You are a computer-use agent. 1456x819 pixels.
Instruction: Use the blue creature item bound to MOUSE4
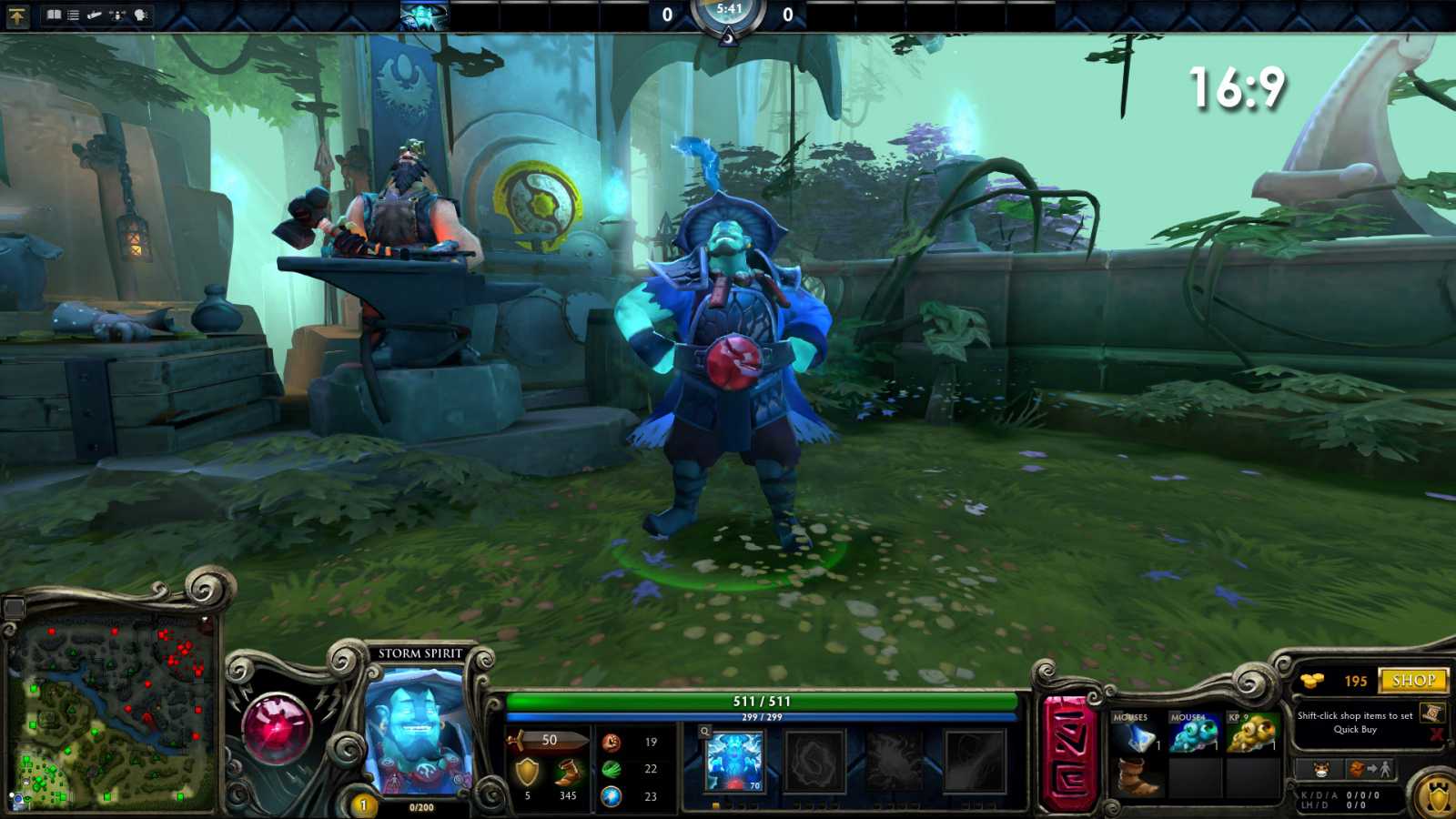pyautogui.click(x=1193, y=735)
